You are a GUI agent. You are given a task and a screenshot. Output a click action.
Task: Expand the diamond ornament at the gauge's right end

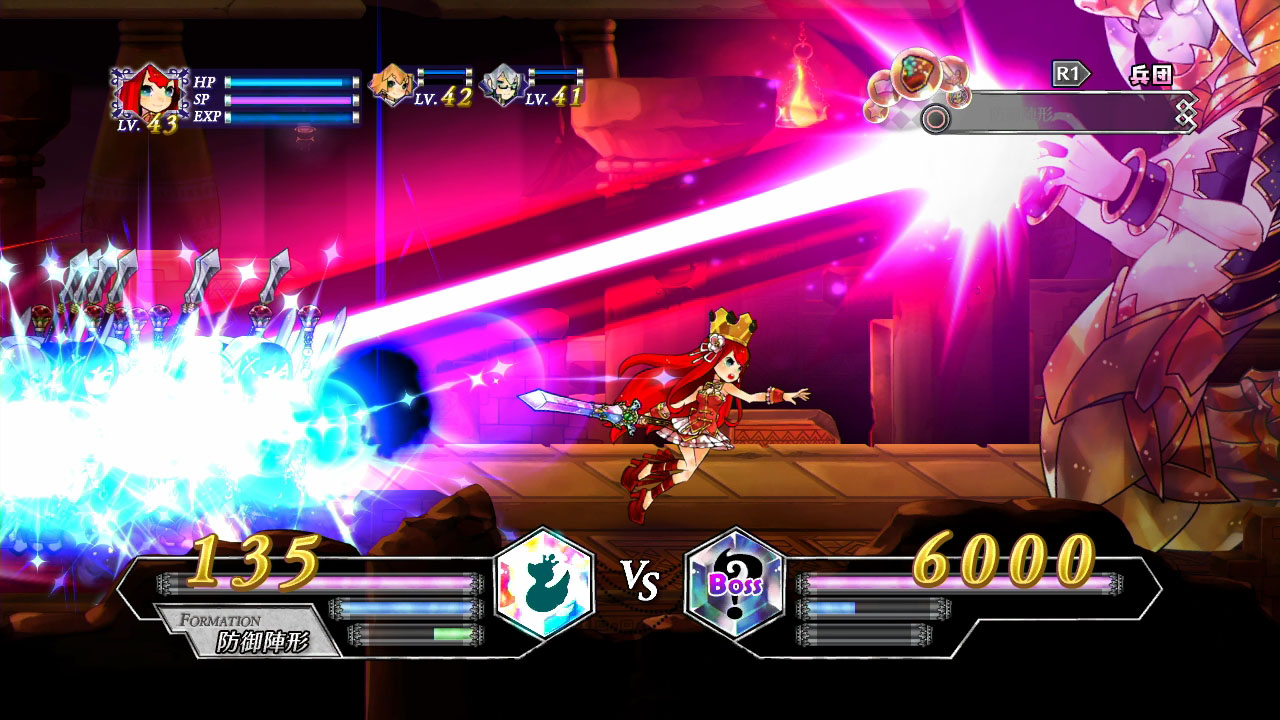(x=1186, y=110)
